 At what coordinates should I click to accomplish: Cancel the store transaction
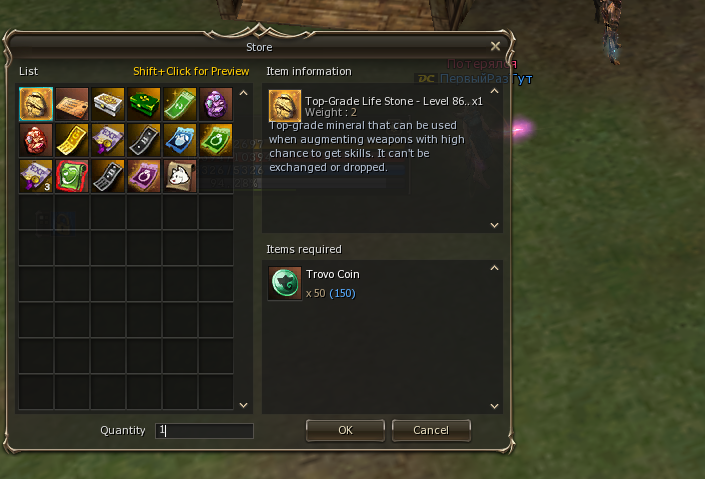(431, 430)
